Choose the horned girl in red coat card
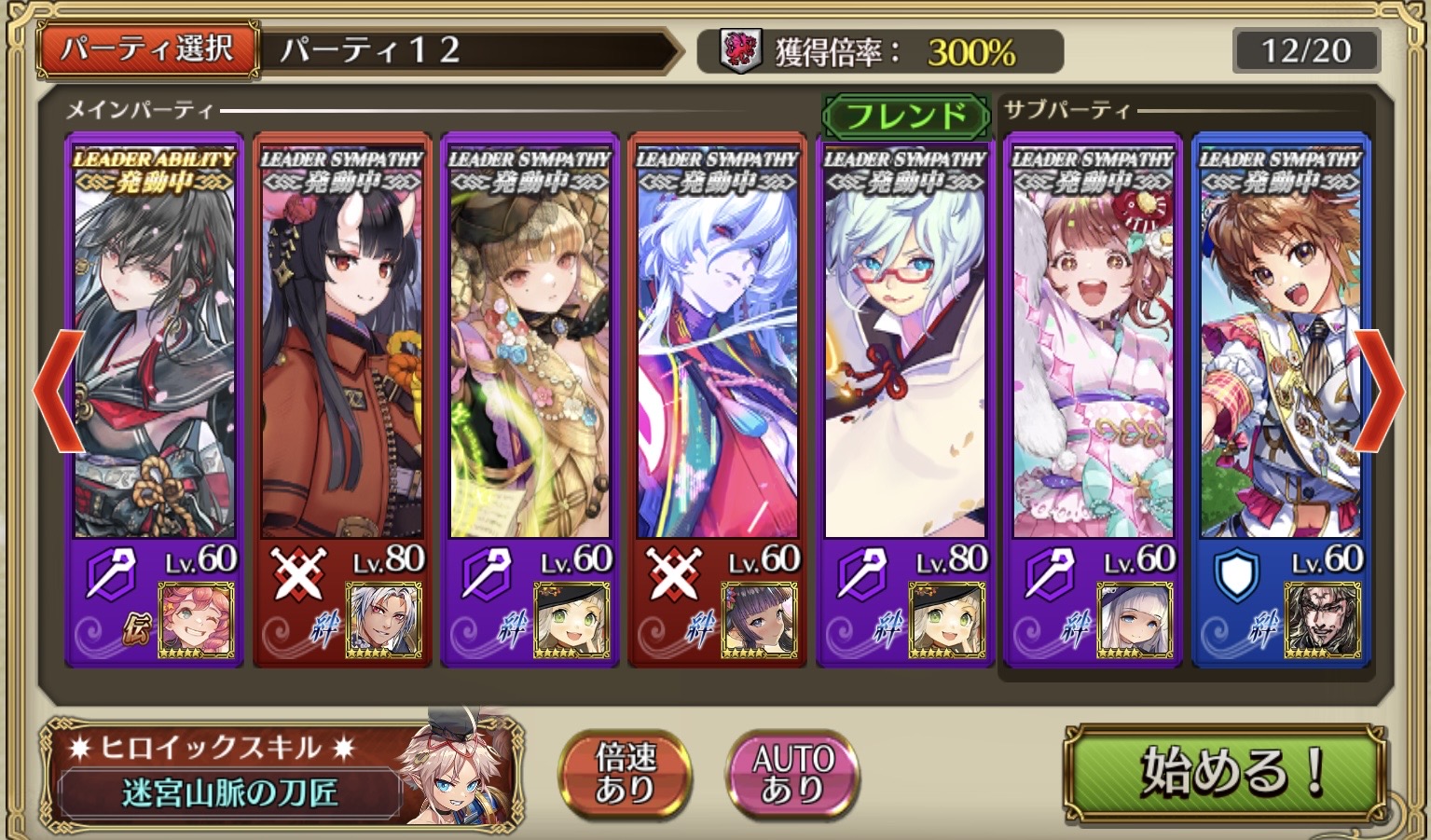The height and width of the screenshot is (840, 1431). (342, 354)
